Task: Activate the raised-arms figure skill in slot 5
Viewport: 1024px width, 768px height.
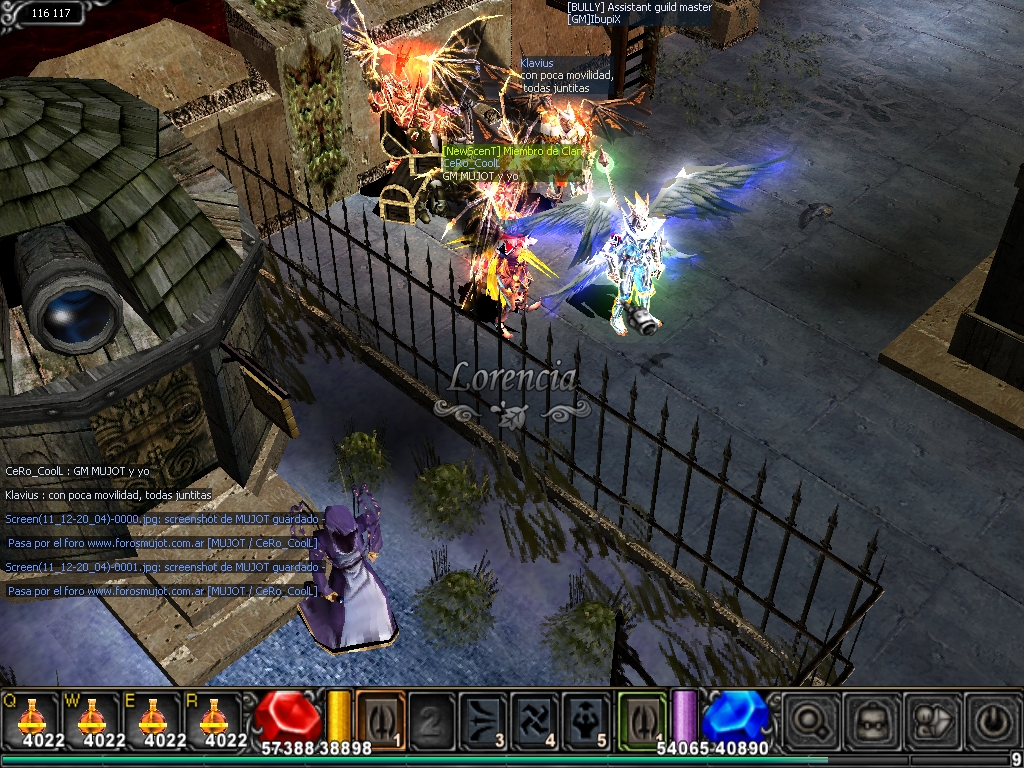Action: (x=588, y=718)
